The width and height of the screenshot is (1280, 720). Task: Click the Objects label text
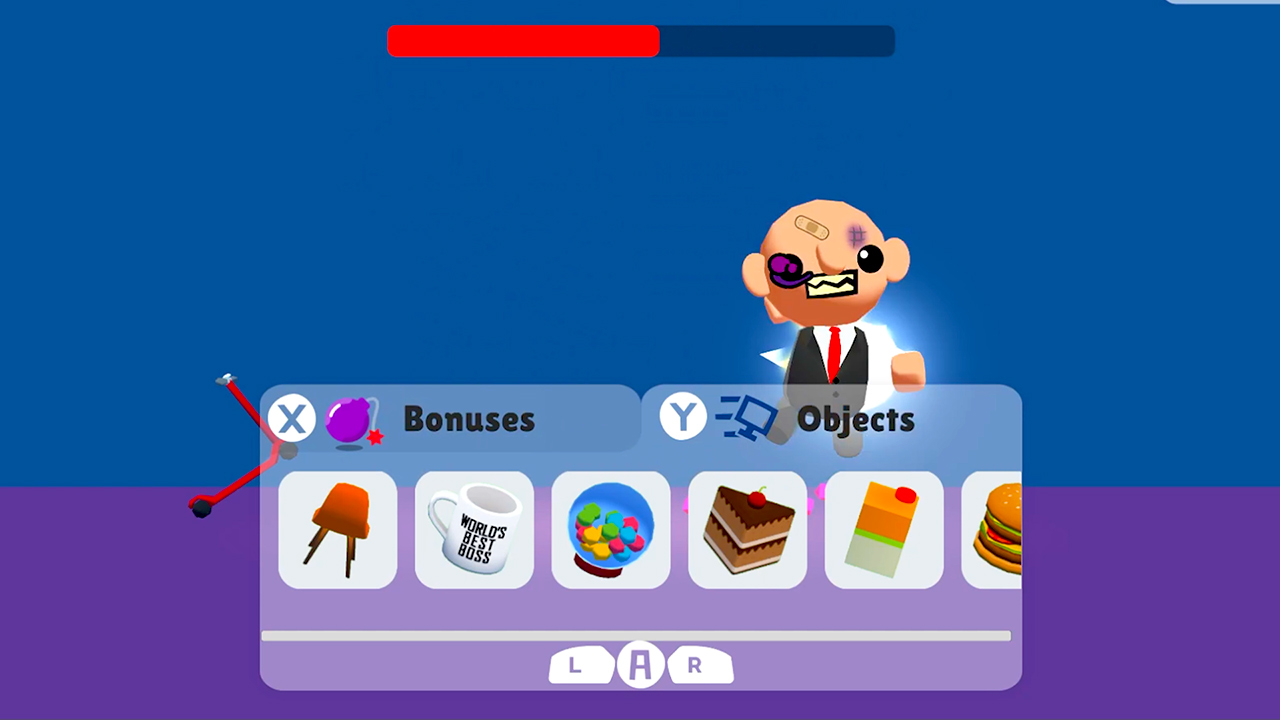(x=856, y=419)
